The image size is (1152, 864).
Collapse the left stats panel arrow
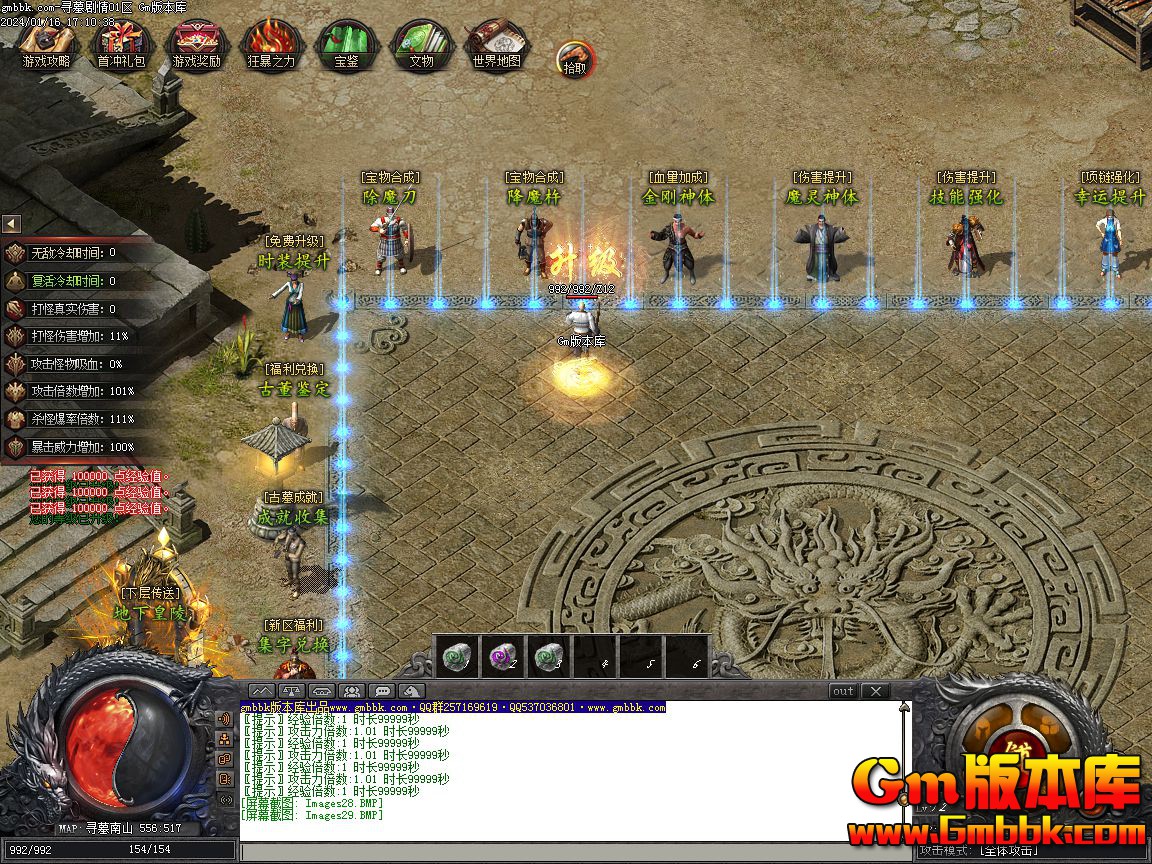(x=11, y=224)
